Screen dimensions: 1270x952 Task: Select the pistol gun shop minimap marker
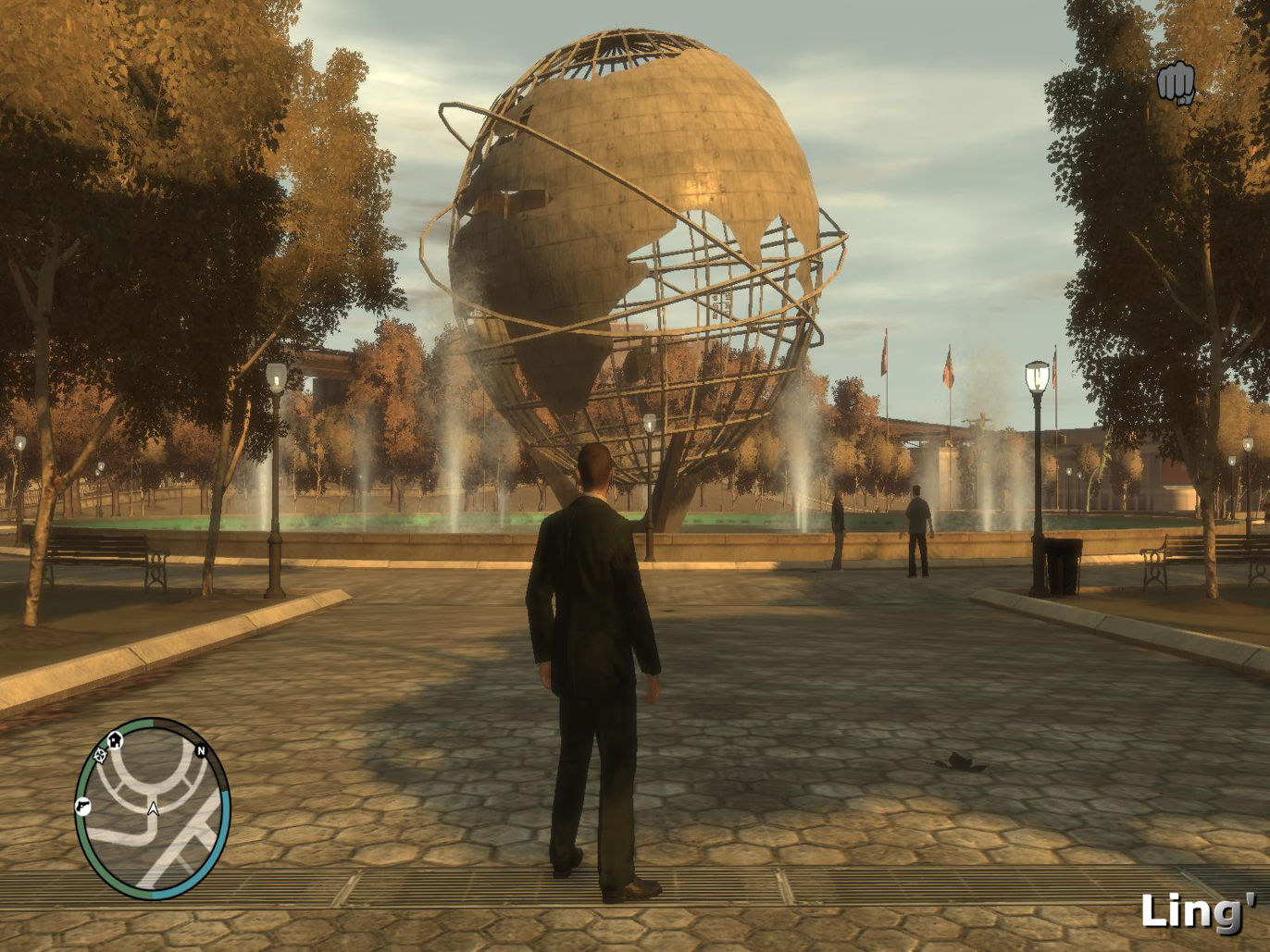[82, 805]
